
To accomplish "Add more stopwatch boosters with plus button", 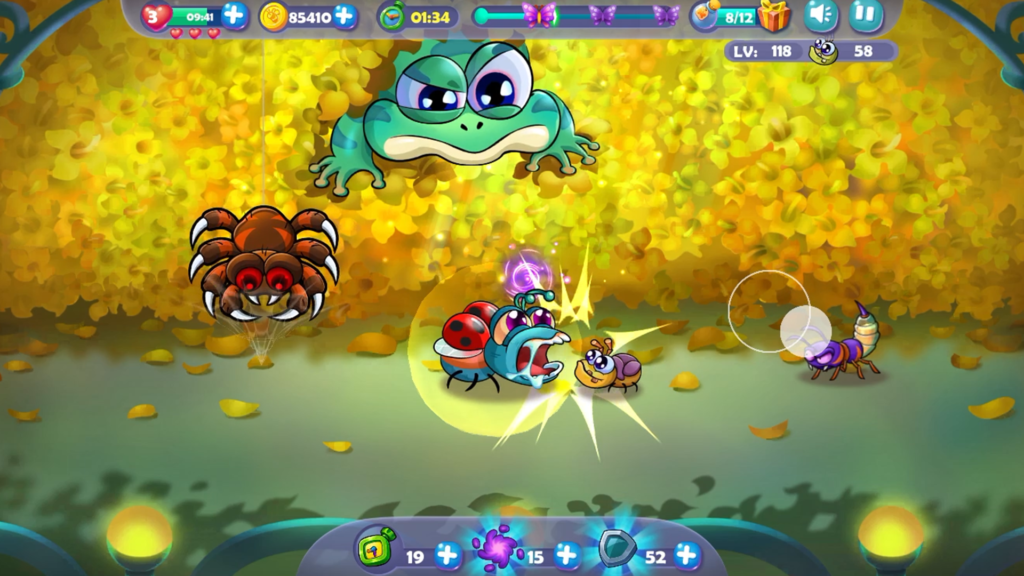I will pos(447,553).
